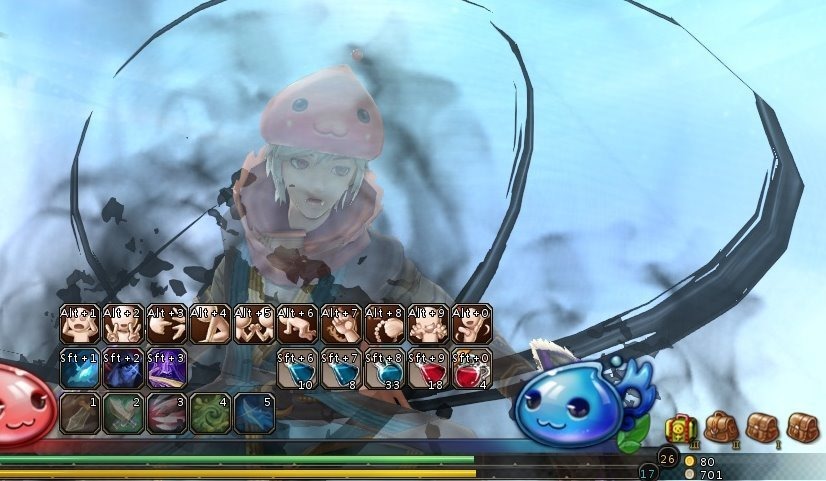Use the purple skill in slot Sft+3
The image size is (826, 481).
click(167, 369)
